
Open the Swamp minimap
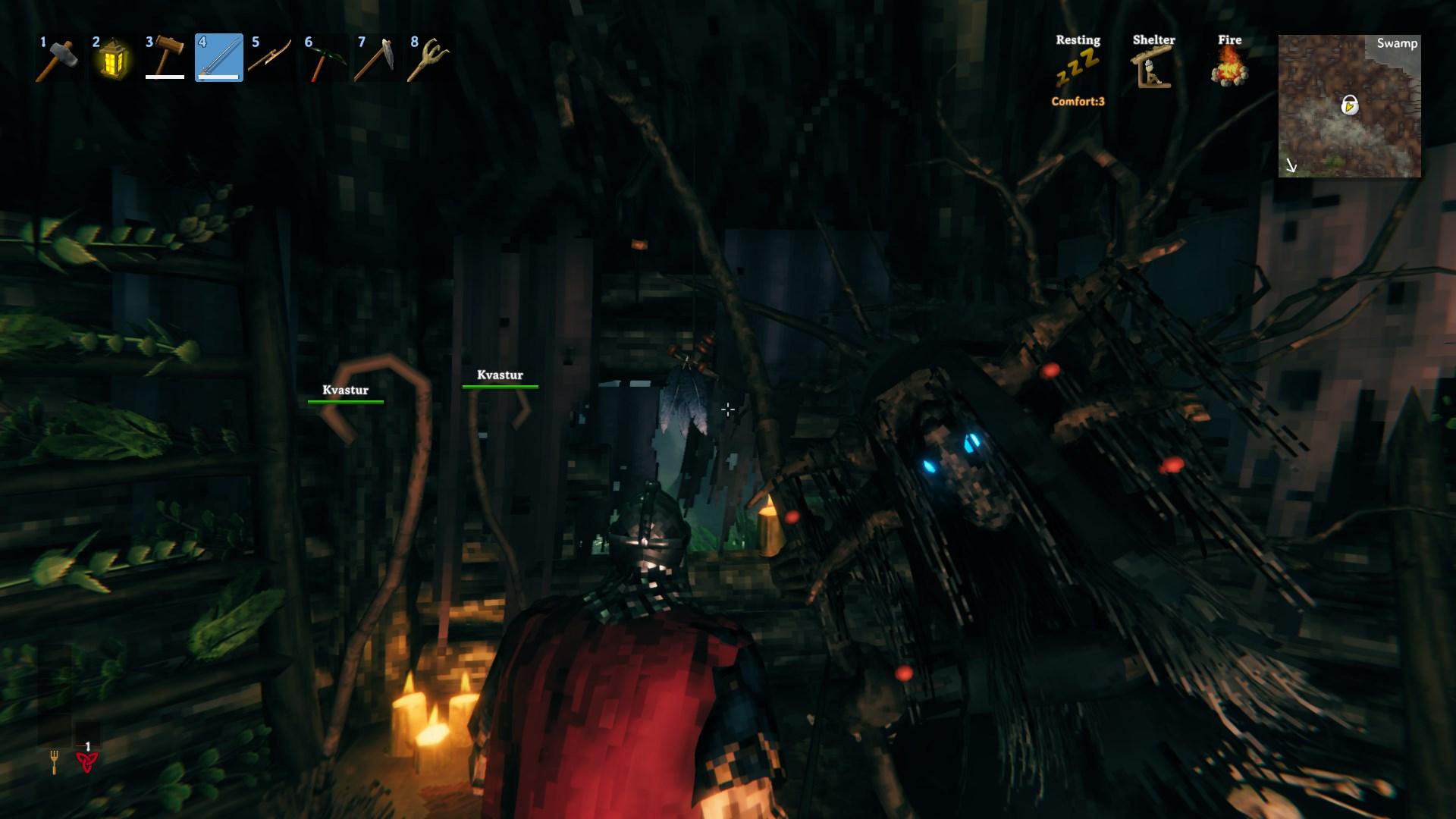click(x=1349, y=106)
